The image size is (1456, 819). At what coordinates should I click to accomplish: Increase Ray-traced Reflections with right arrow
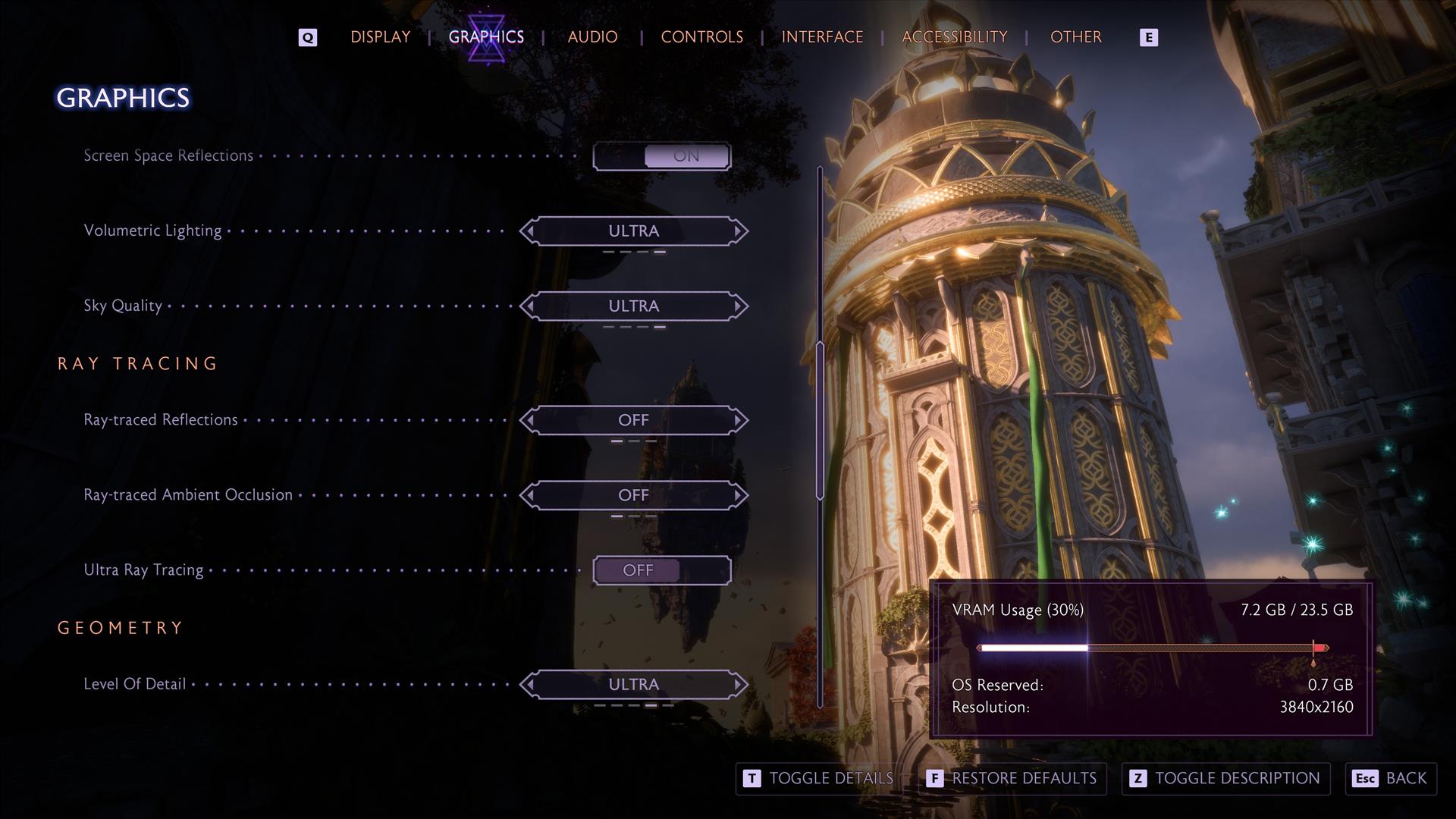tap(738, 420)
